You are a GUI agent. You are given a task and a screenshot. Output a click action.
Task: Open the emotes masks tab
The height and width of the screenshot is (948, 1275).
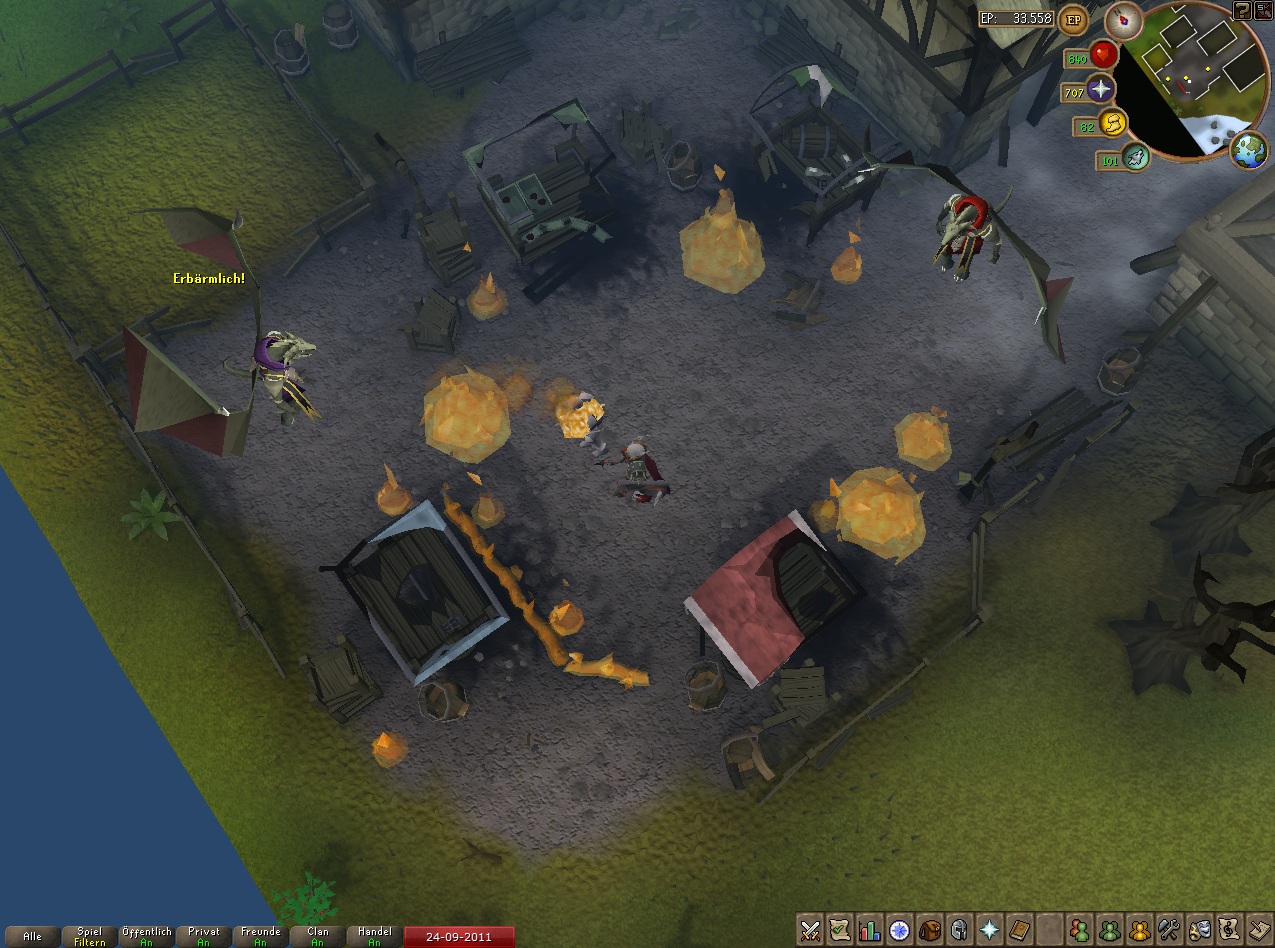pos(1198,930)
